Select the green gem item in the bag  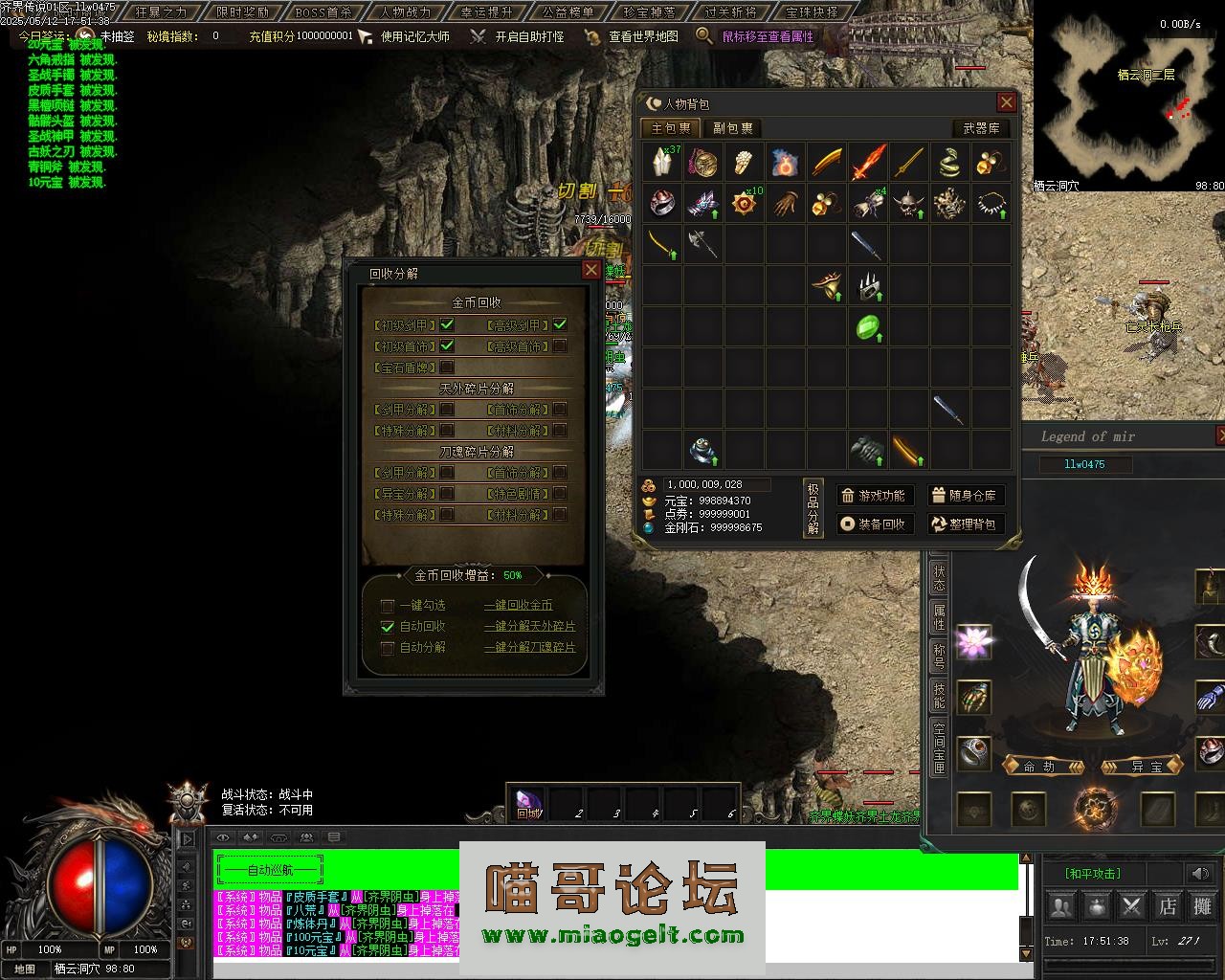[x=867, y=326]
